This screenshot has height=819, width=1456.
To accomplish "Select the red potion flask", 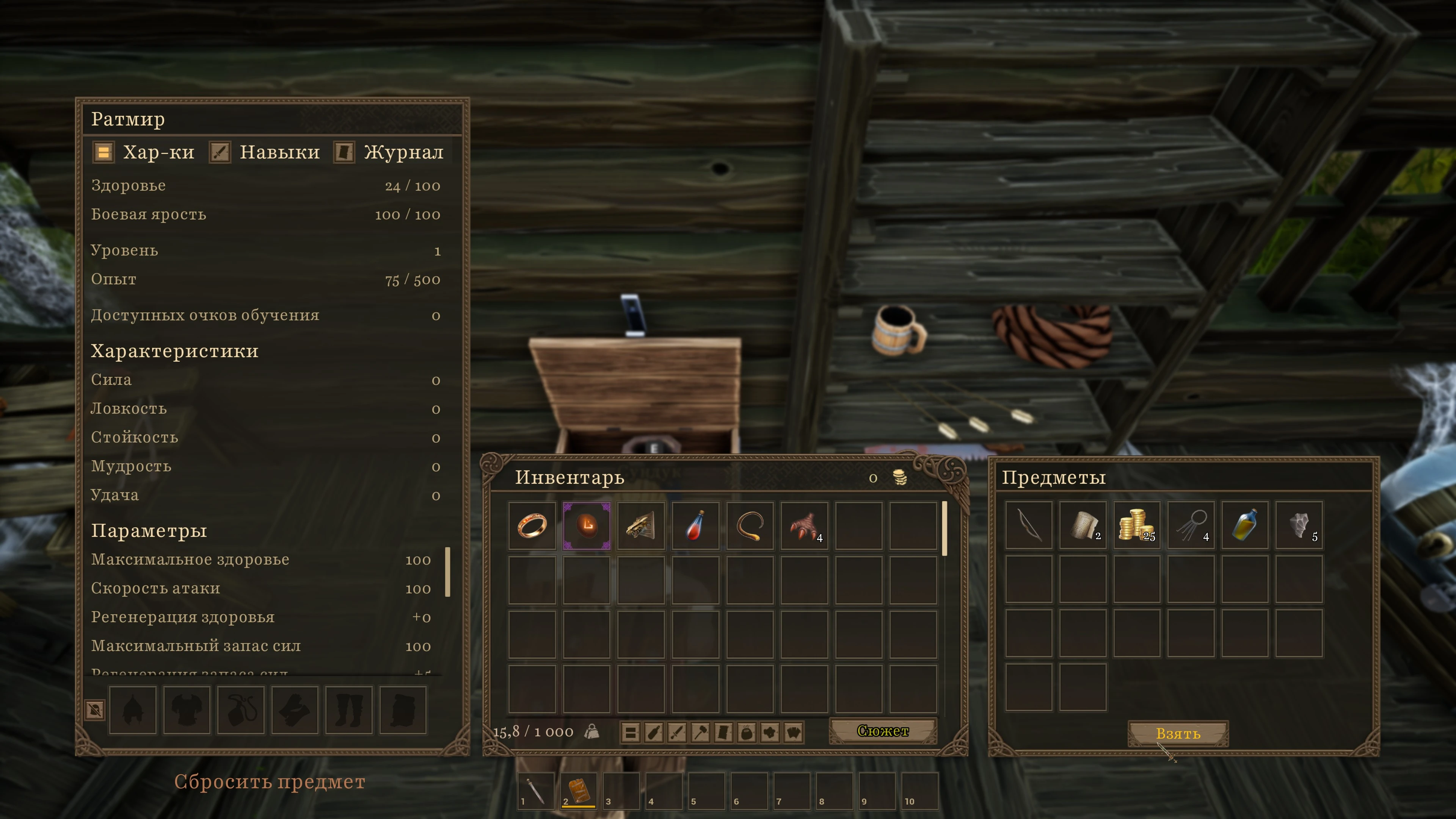I will point(695,526).
